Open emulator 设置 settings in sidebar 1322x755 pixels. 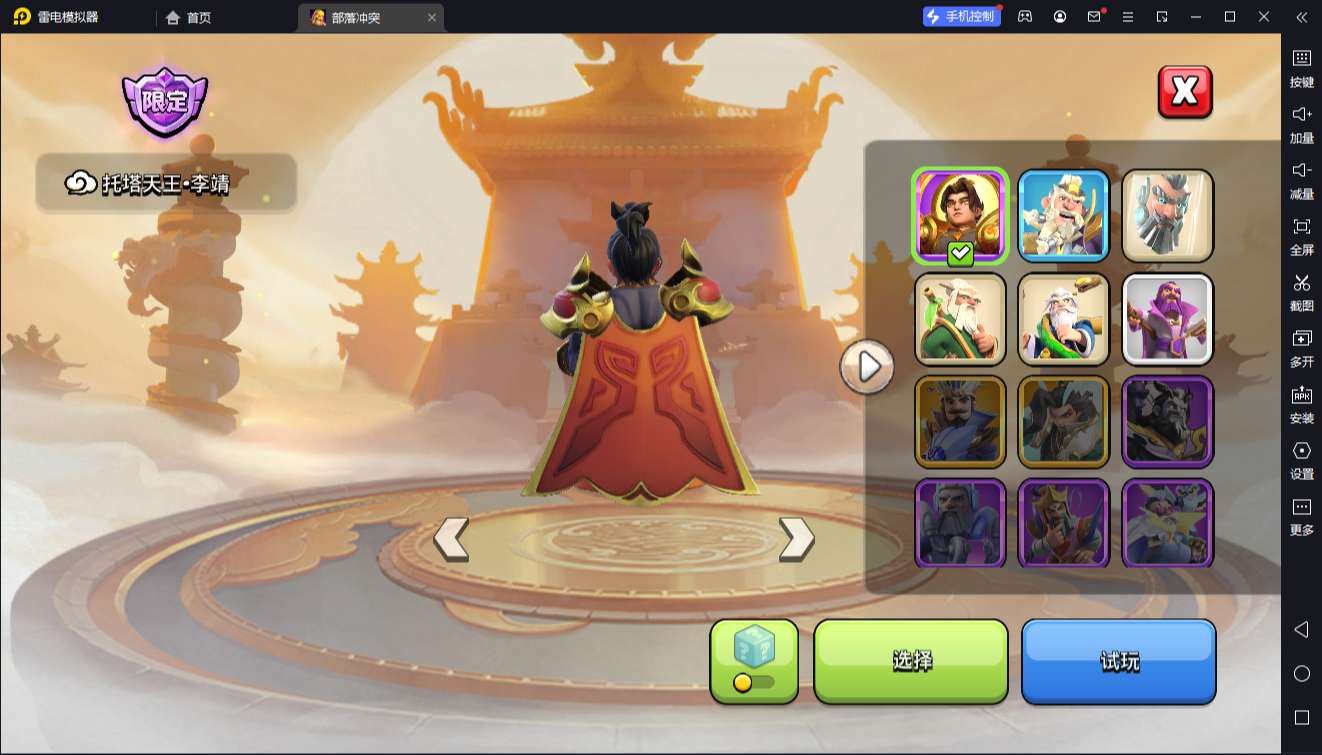click(1301, 459)
